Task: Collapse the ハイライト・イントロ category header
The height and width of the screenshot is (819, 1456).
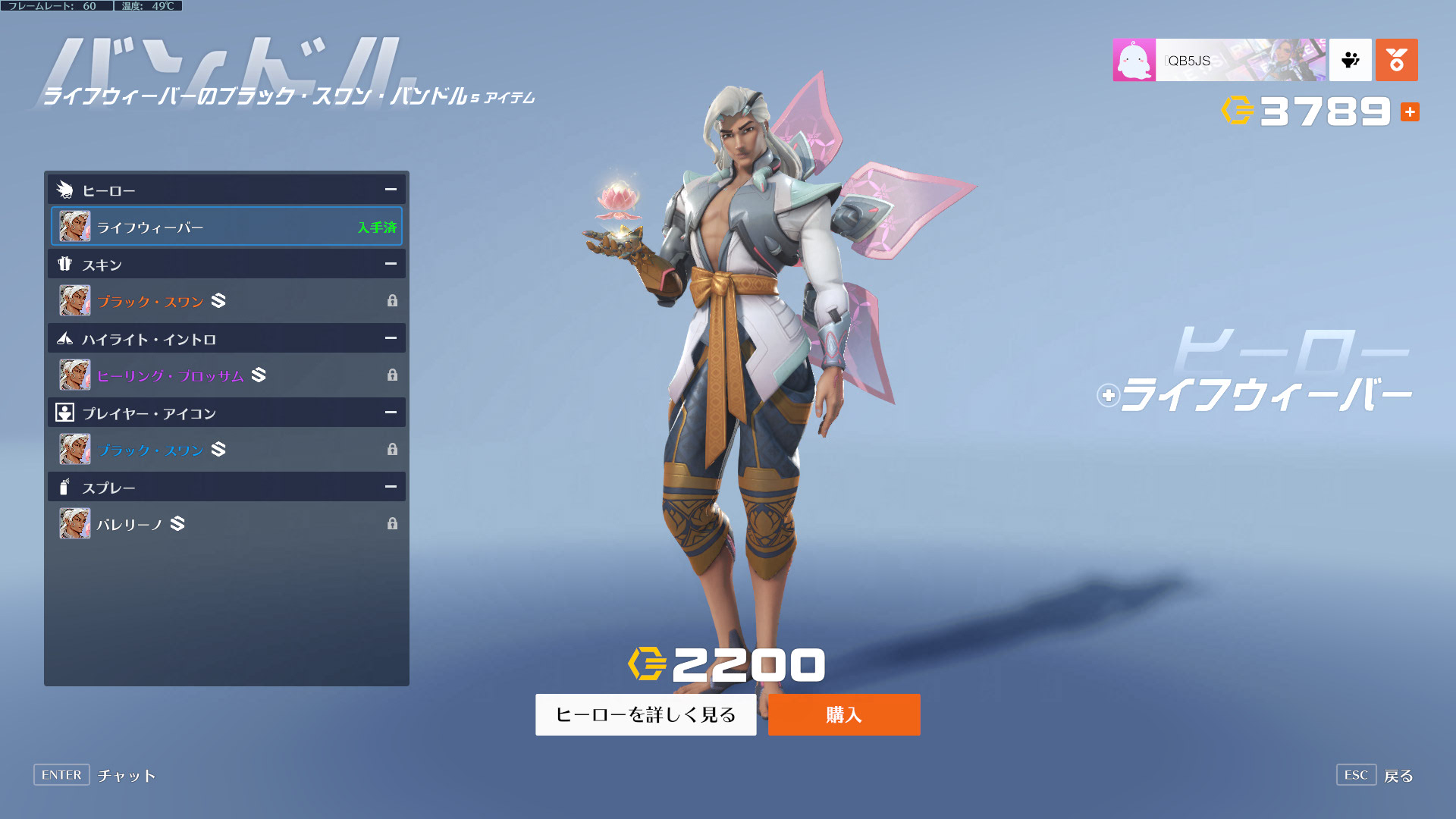Action: coord(390,338)
